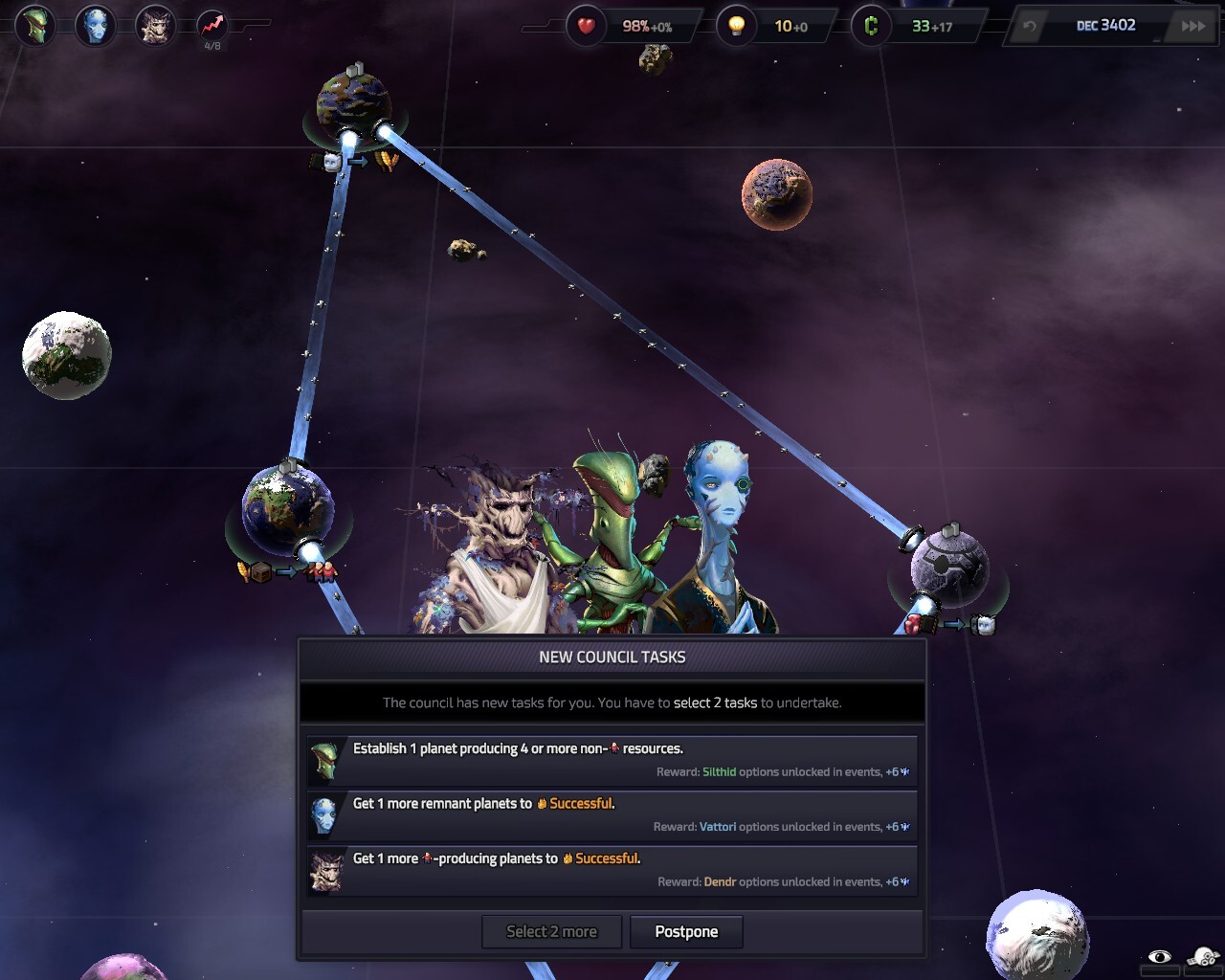Click the space station icon
1225x980 pixels.
[1203, 956]
